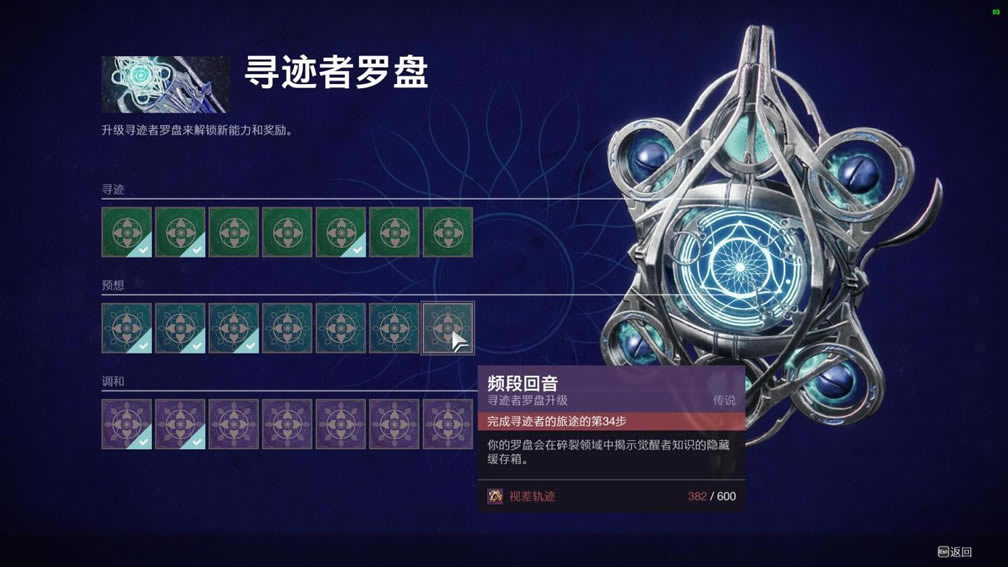The width and height of the screenshot is (1008, 567).
Task: Pick the last upgrade in the 寻迹 row
Action: point(448,232)
